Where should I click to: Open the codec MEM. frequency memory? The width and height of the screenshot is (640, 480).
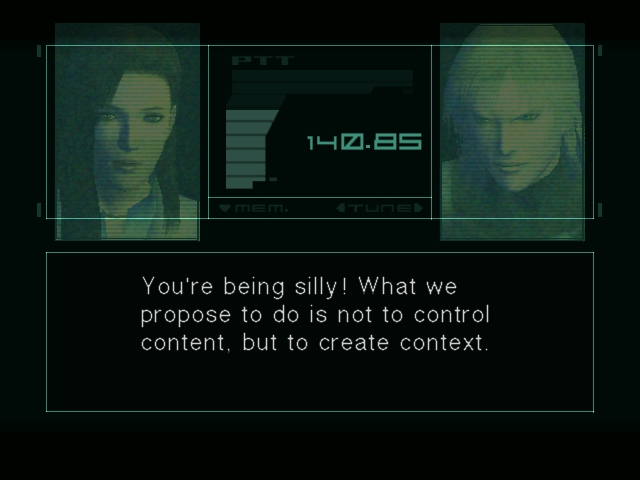253,208
